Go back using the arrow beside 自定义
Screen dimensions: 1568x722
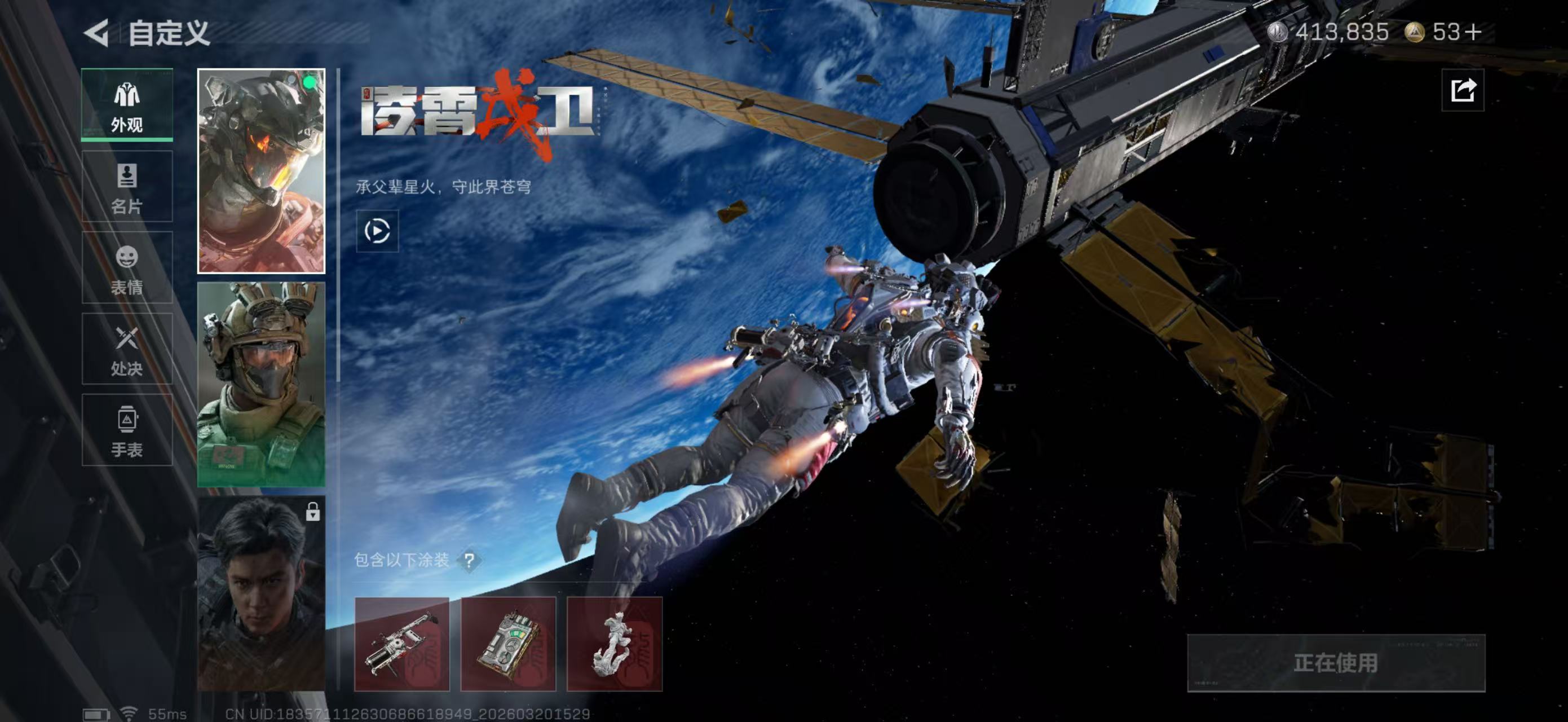point(98,32)
